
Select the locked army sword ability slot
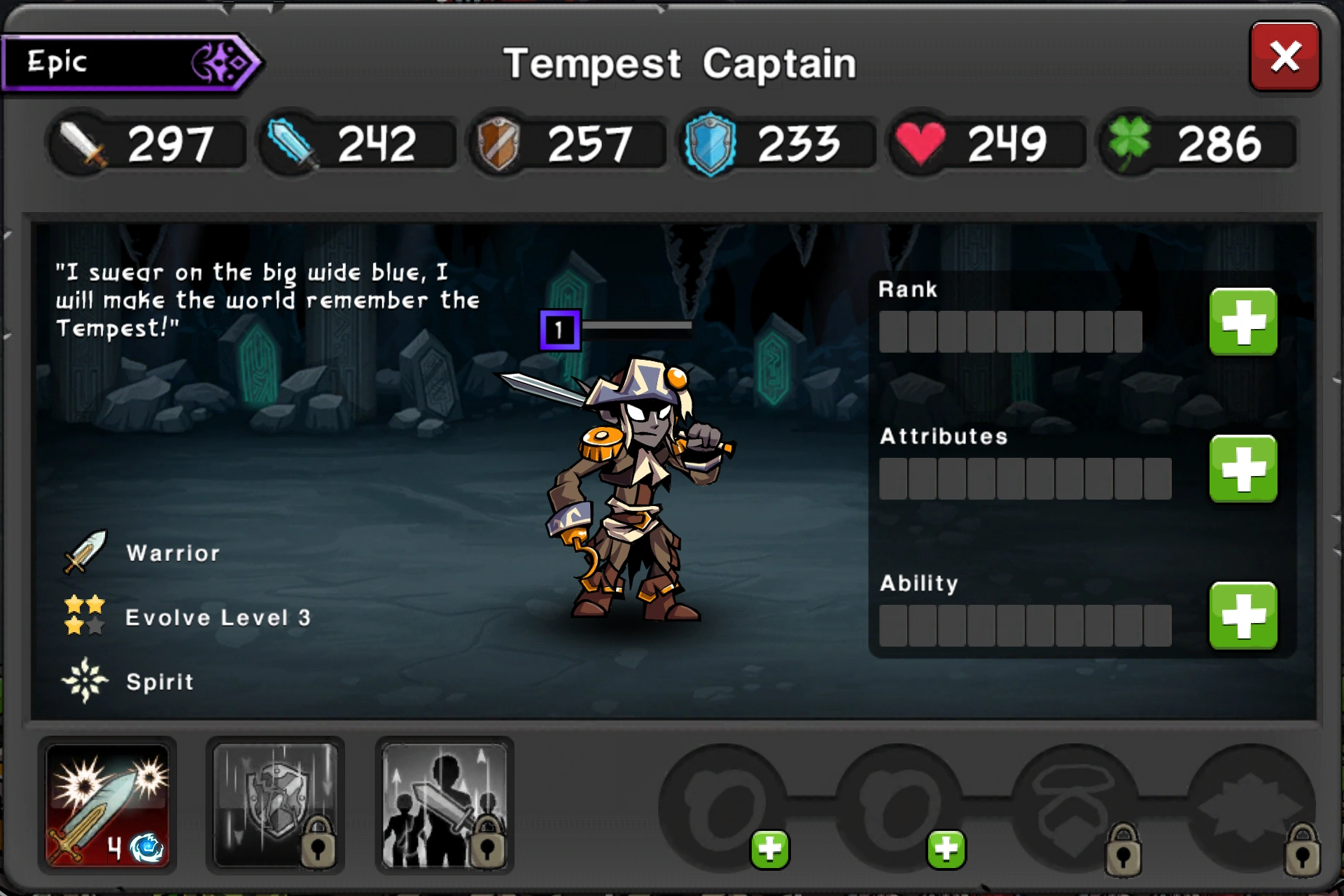pos(444,806)
